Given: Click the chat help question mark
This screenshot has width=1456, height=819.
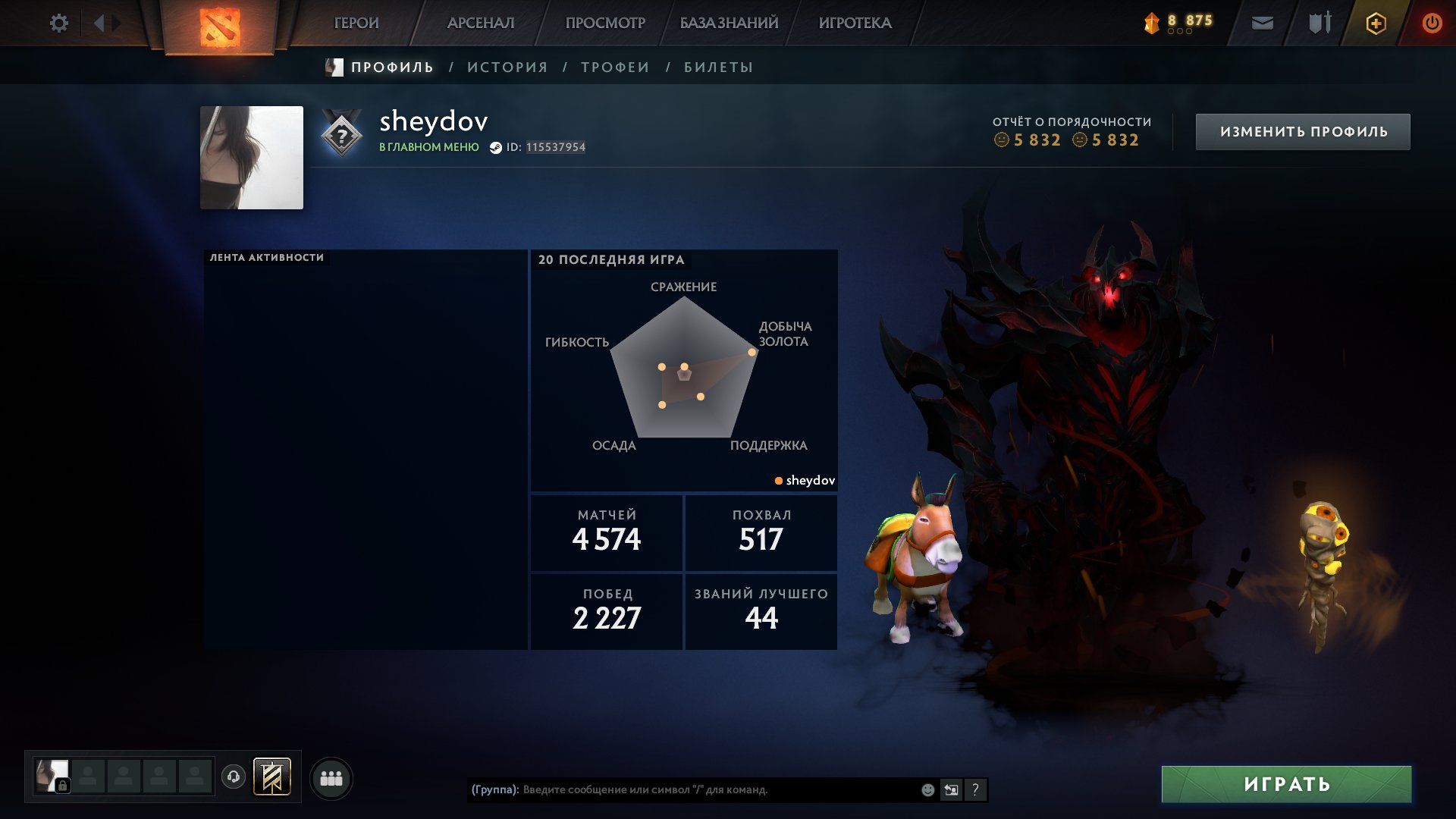Looking at the screenshot, I should coord(975,790).
